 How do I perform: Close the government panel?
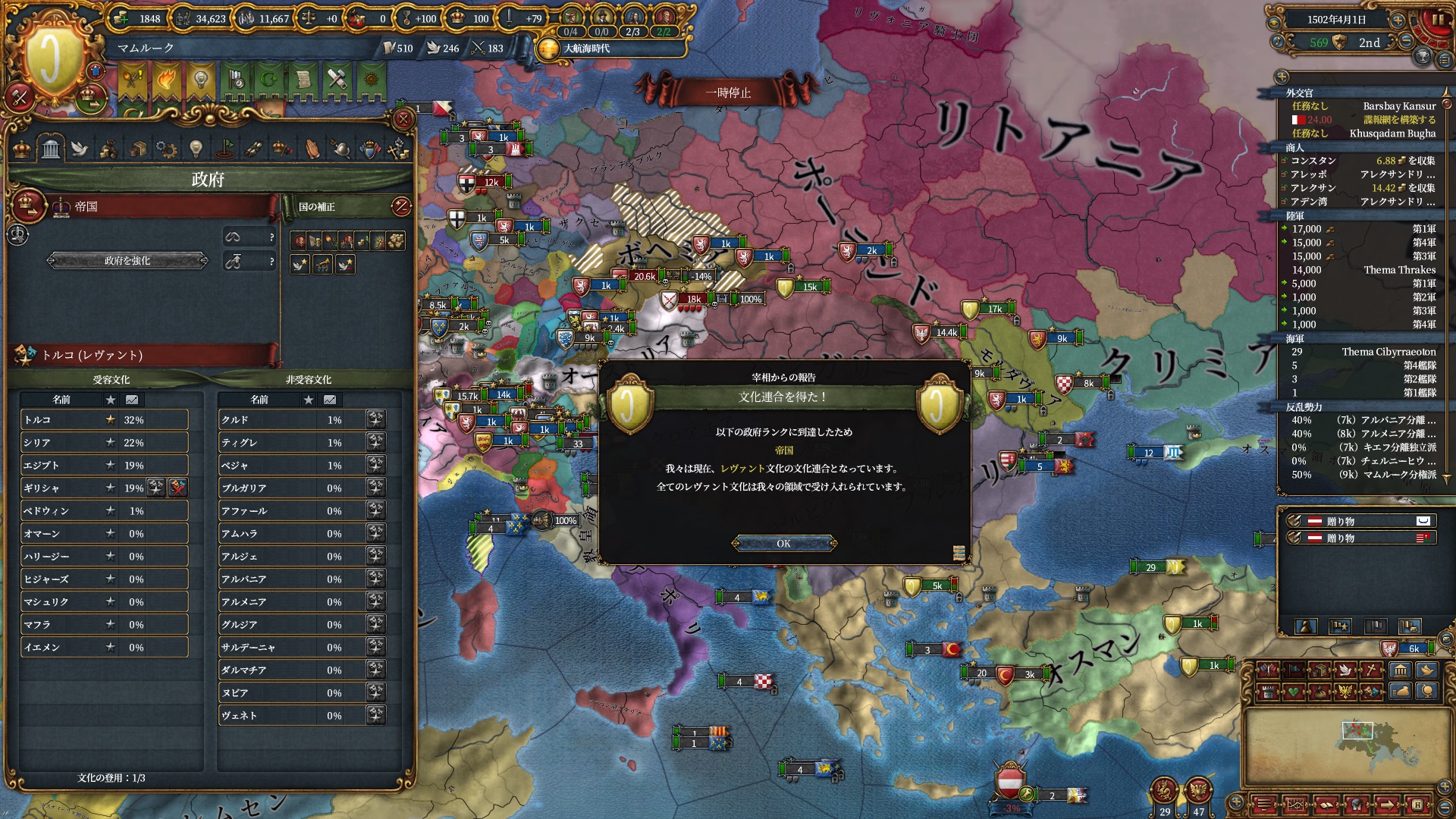point(403,118)
